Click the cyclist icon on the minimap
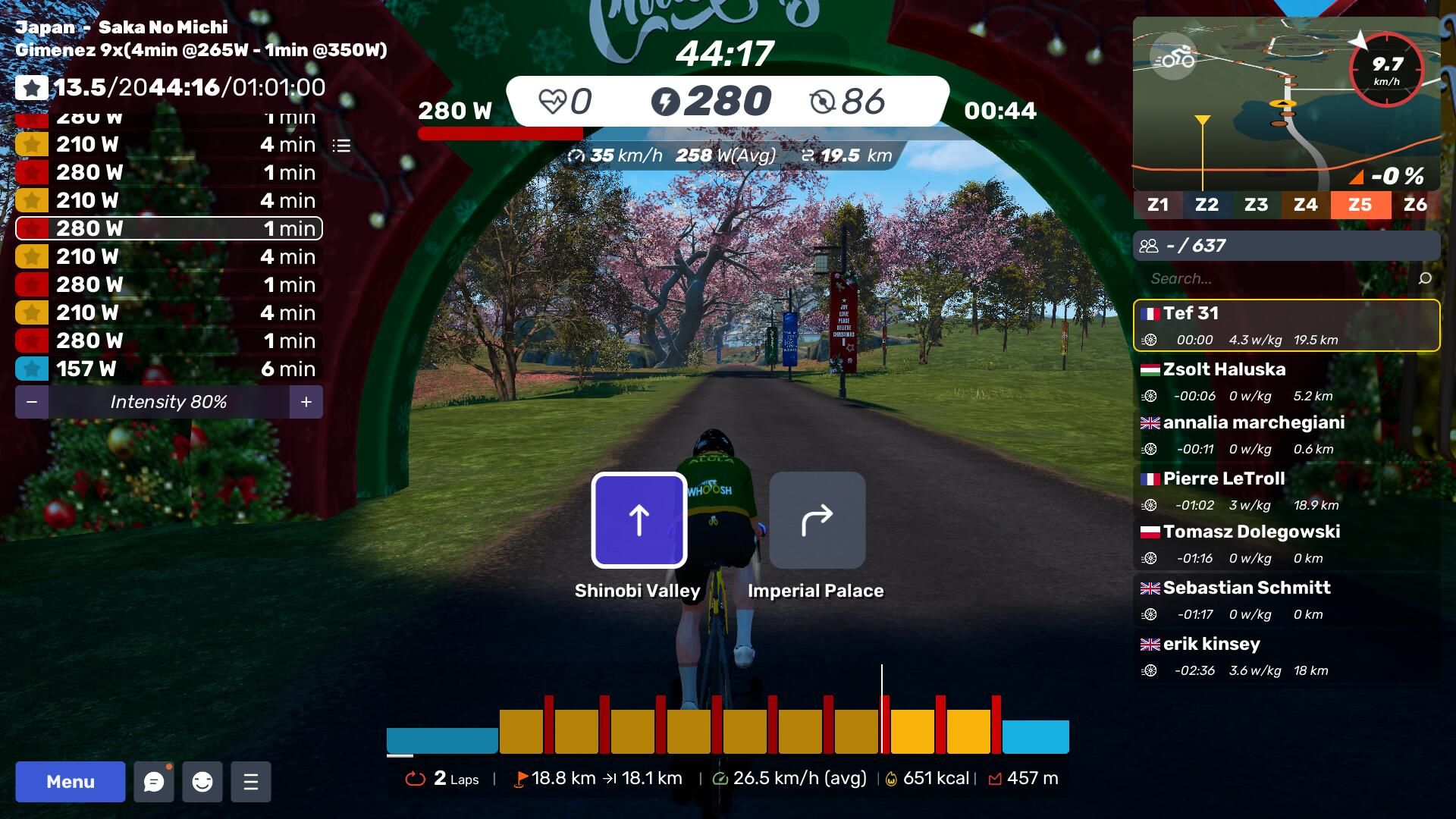 pos(1173,58)
